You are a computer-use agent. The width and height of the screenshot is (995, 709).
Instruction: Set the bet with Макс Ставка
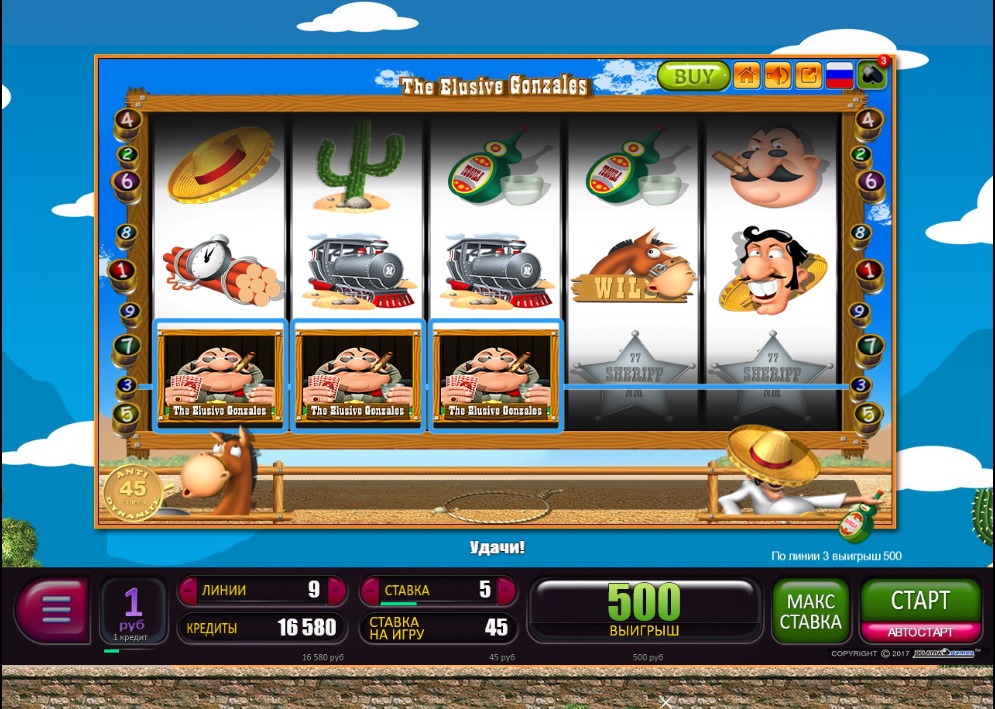click(810, 611)
